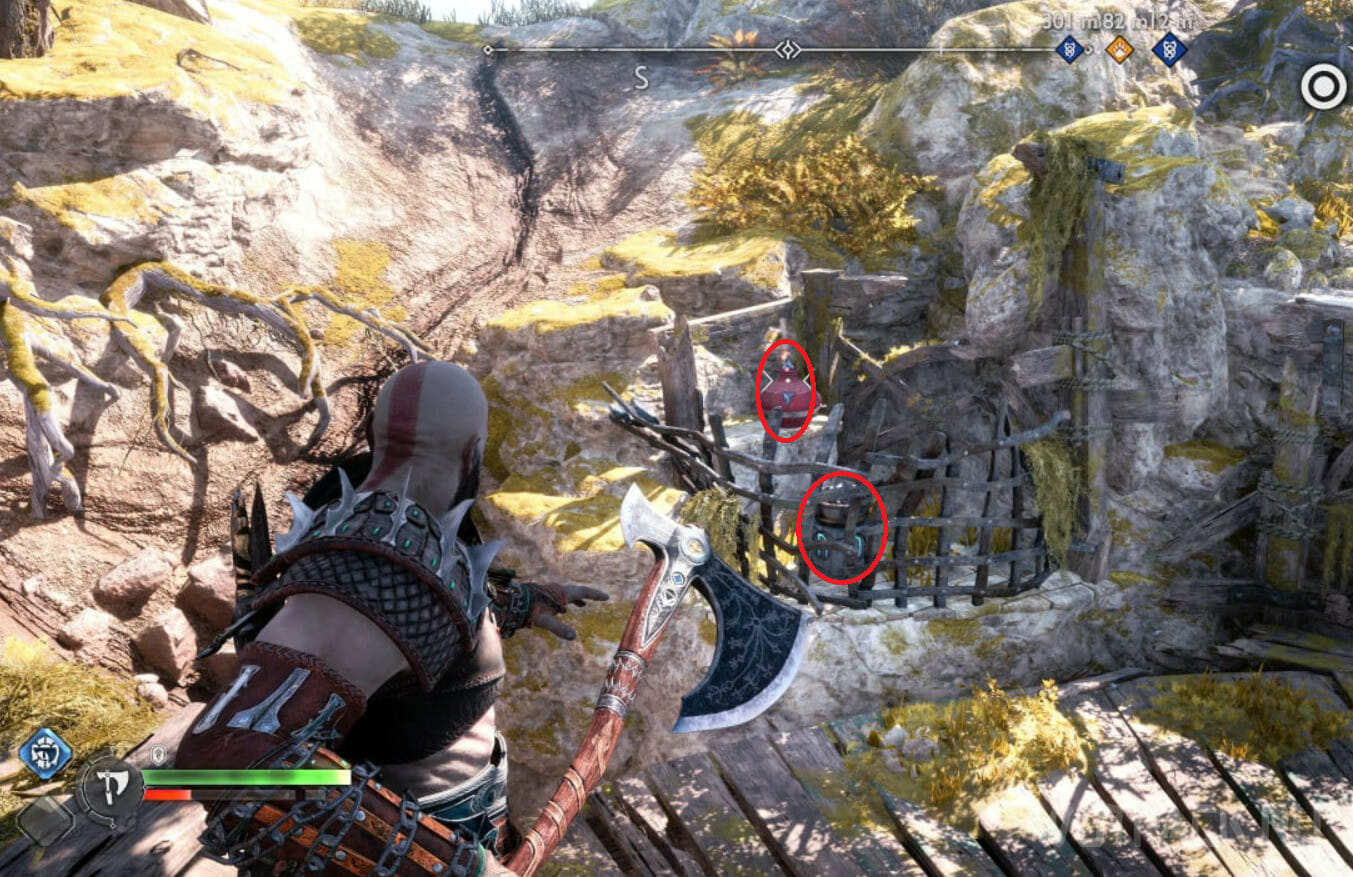1353x877 pixels.
Task: Activate the blue runic attack diamond icon
Action: [45, 753]
